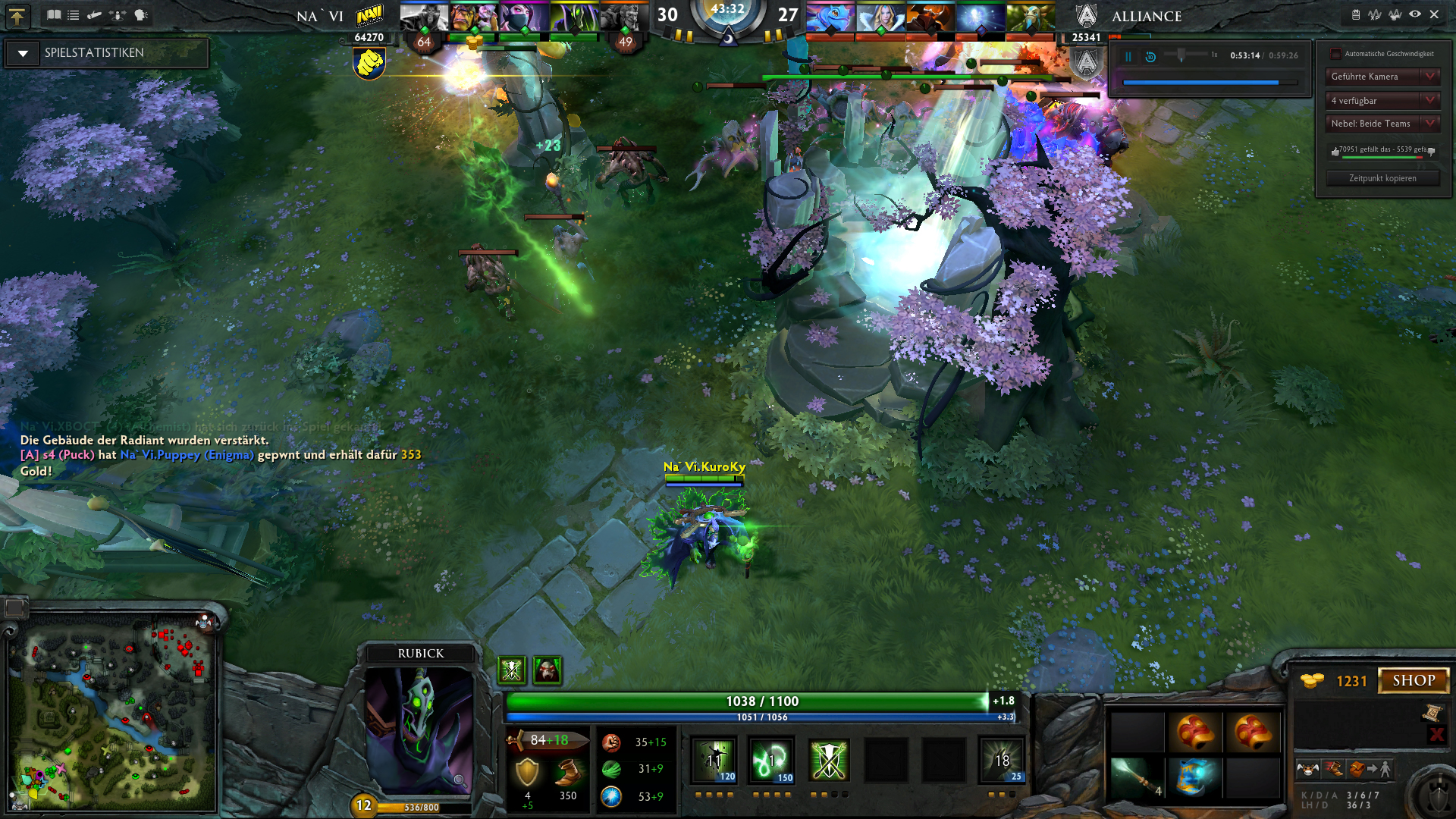Image resolution: width=1456 pixels, height=819 pixels.
Task: Select Templar Assassin portrait in top bar
Action: tap(523, 17)
